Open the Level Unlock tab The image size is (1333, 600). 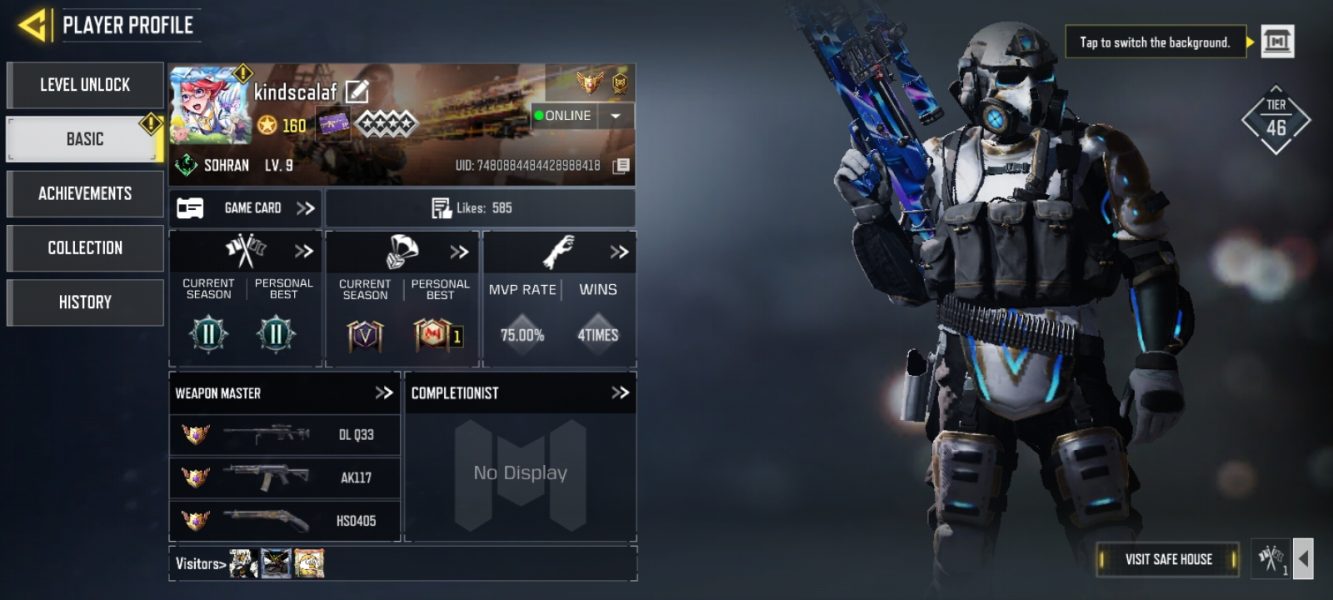click(85, 85)
